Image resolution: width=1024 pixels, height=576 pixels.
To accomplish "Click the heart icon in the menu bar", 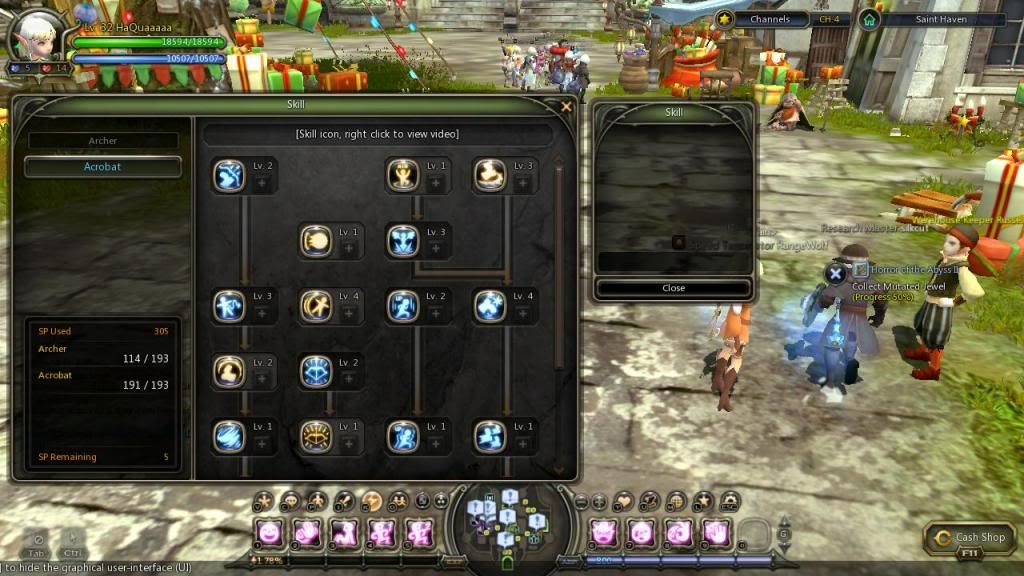I will pyautogui.click(x=625, y=500).
